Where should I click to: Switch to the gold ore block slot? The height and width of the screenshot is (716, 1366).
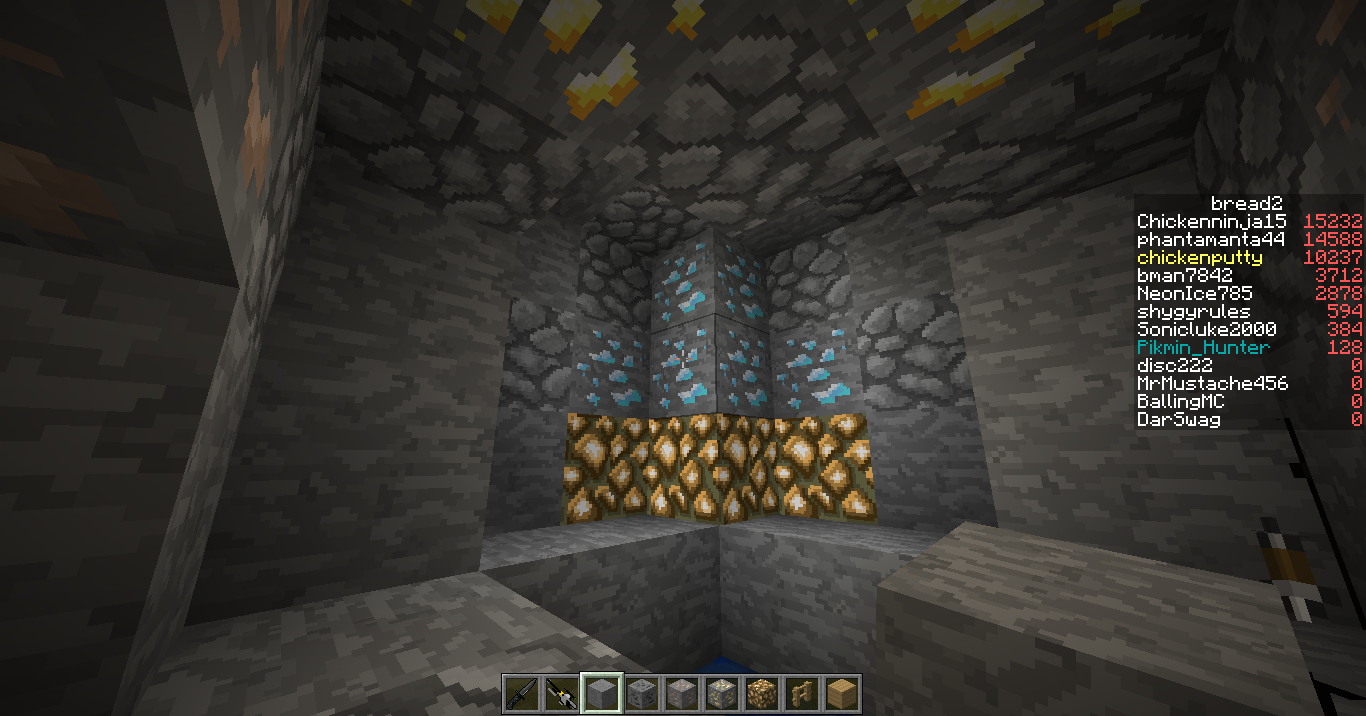pyautogui.click(x=721, y=693)
